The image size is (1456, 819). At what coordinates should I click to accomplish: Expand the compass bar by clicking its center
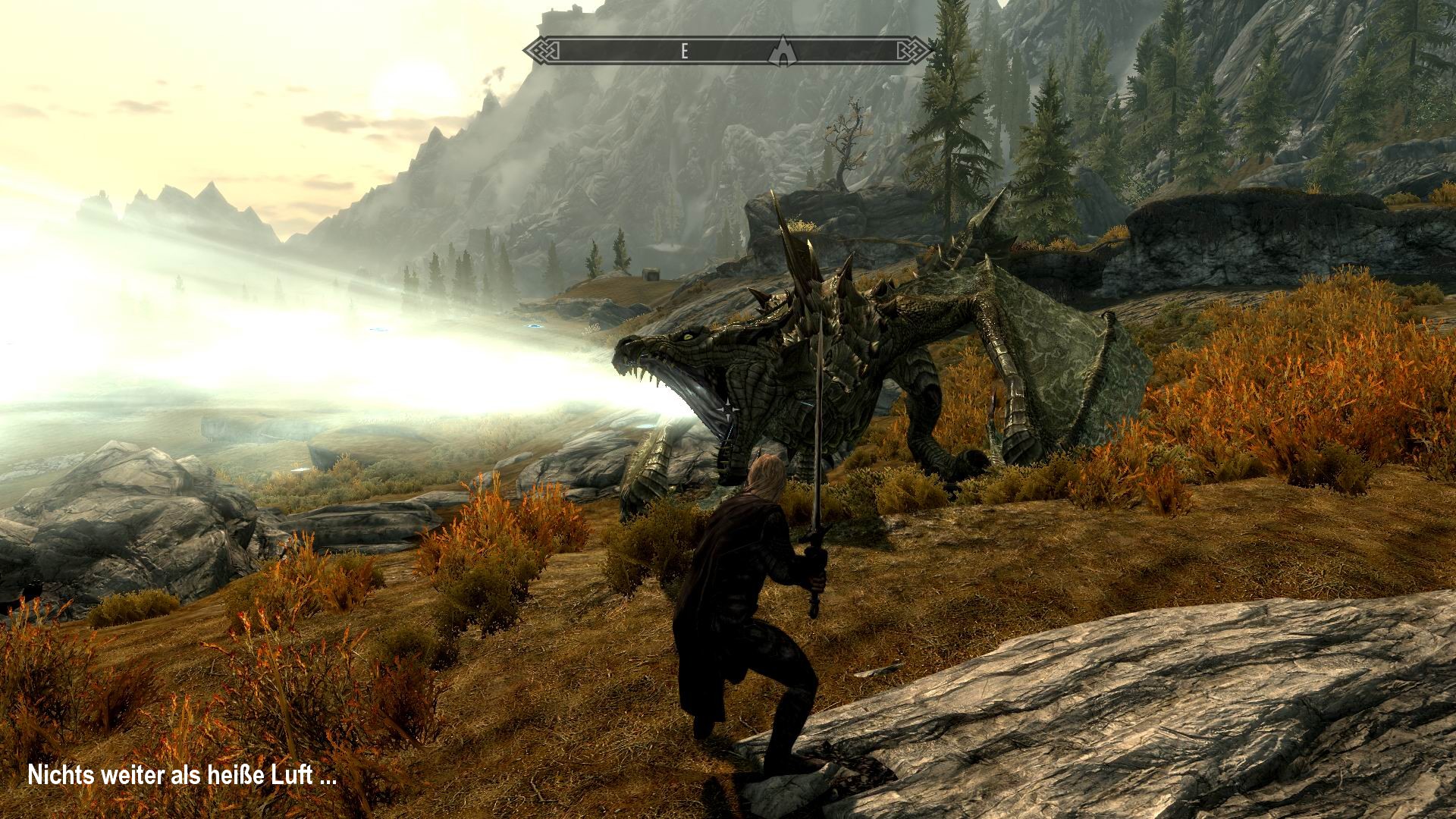click(x=728, y=49)
